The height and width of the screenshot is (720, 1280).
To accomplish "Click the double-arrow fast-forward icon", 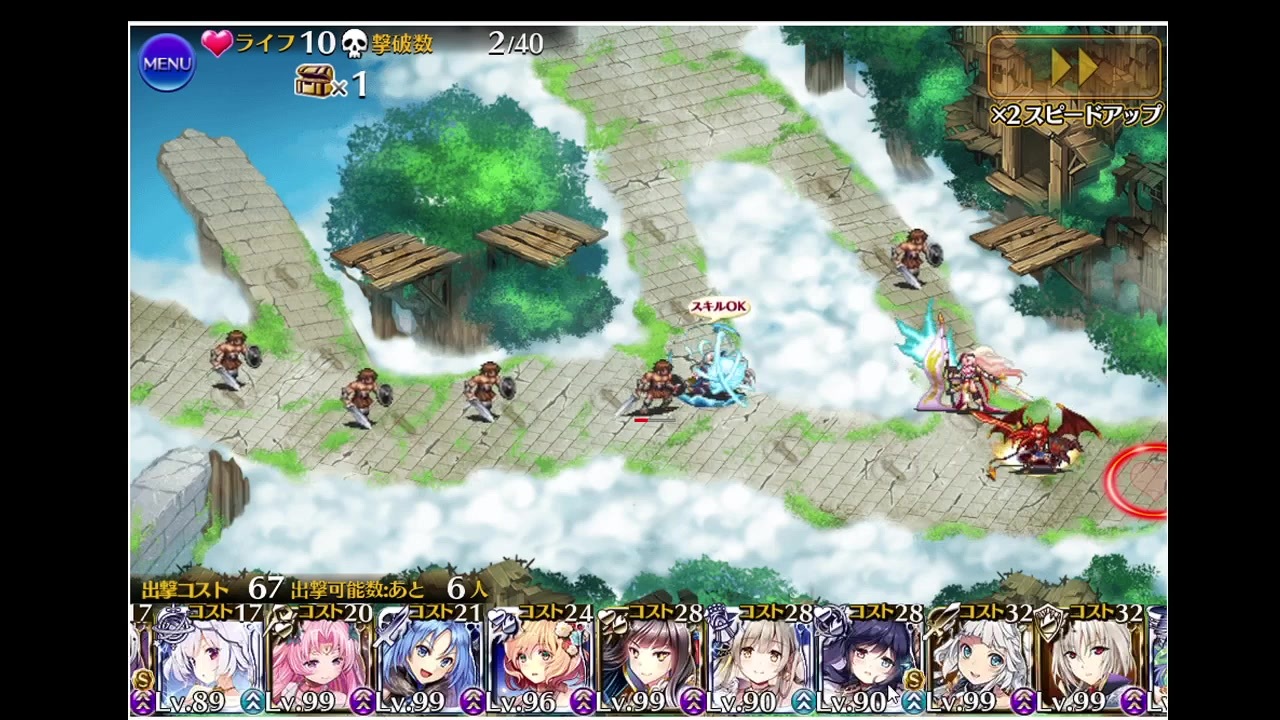I will 1074,68.
